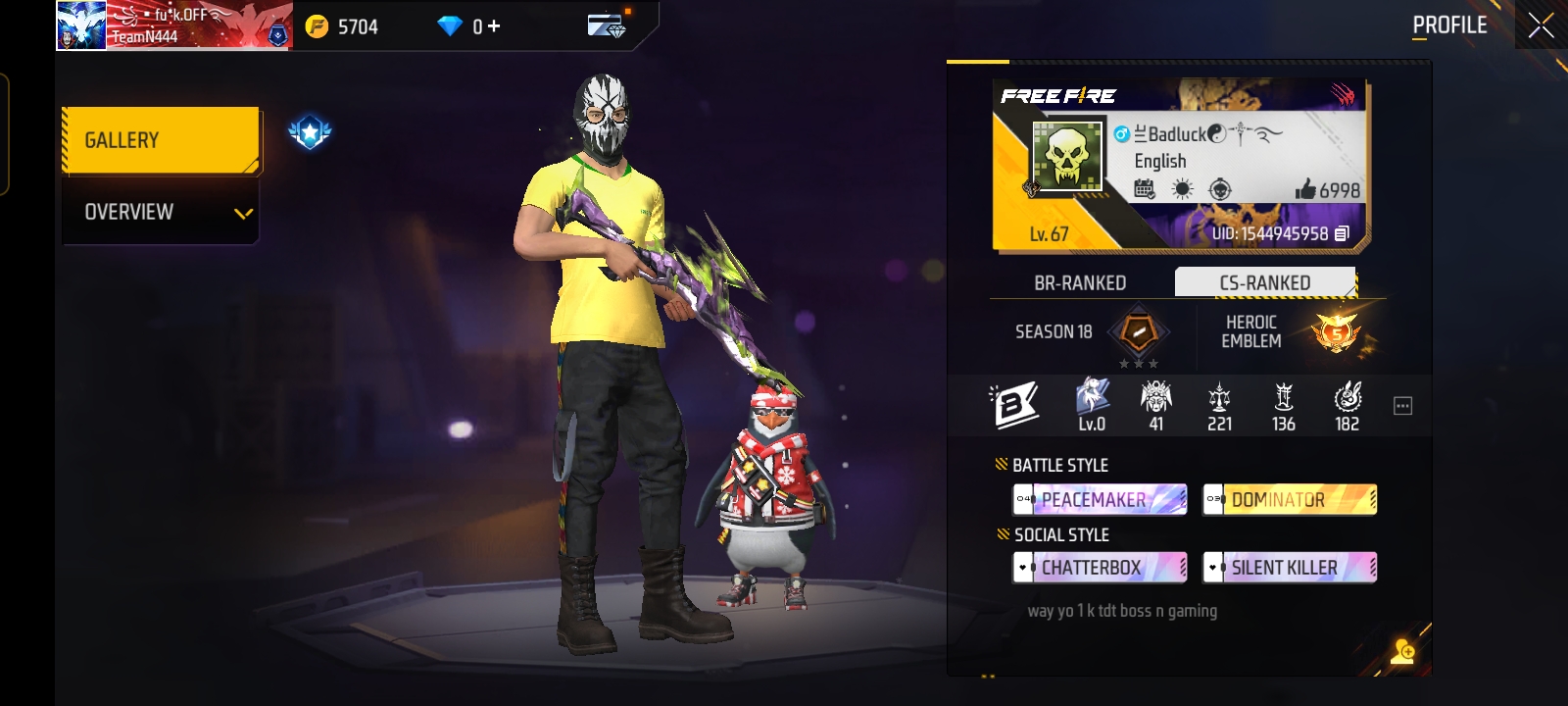This screenshot has height=706, width=1568.
Task: Add diamonds with the plus button
Action: pos(494,26)
